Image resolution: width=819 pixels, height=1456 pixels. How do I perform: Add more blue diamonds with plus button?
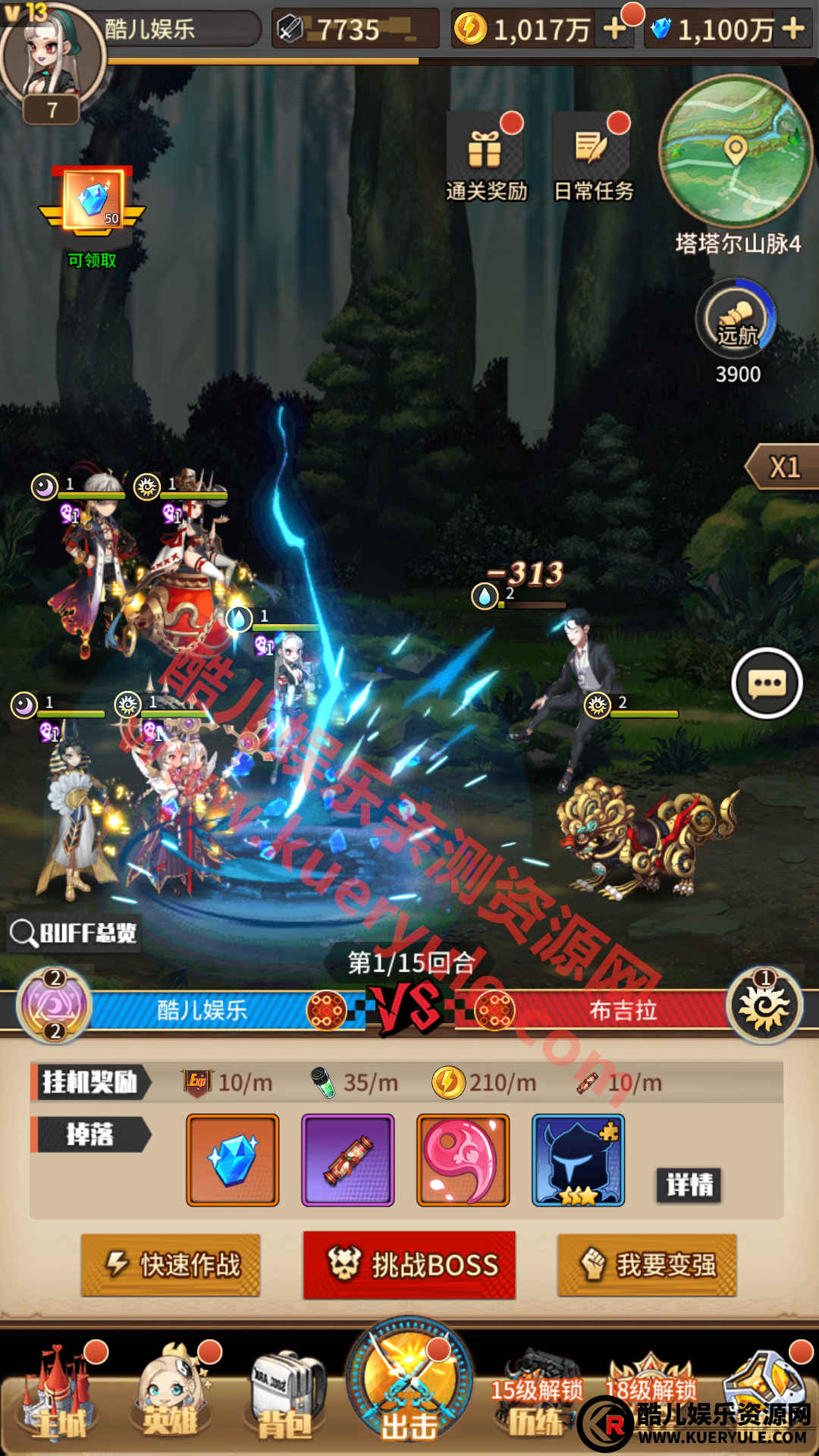point(793,30)
